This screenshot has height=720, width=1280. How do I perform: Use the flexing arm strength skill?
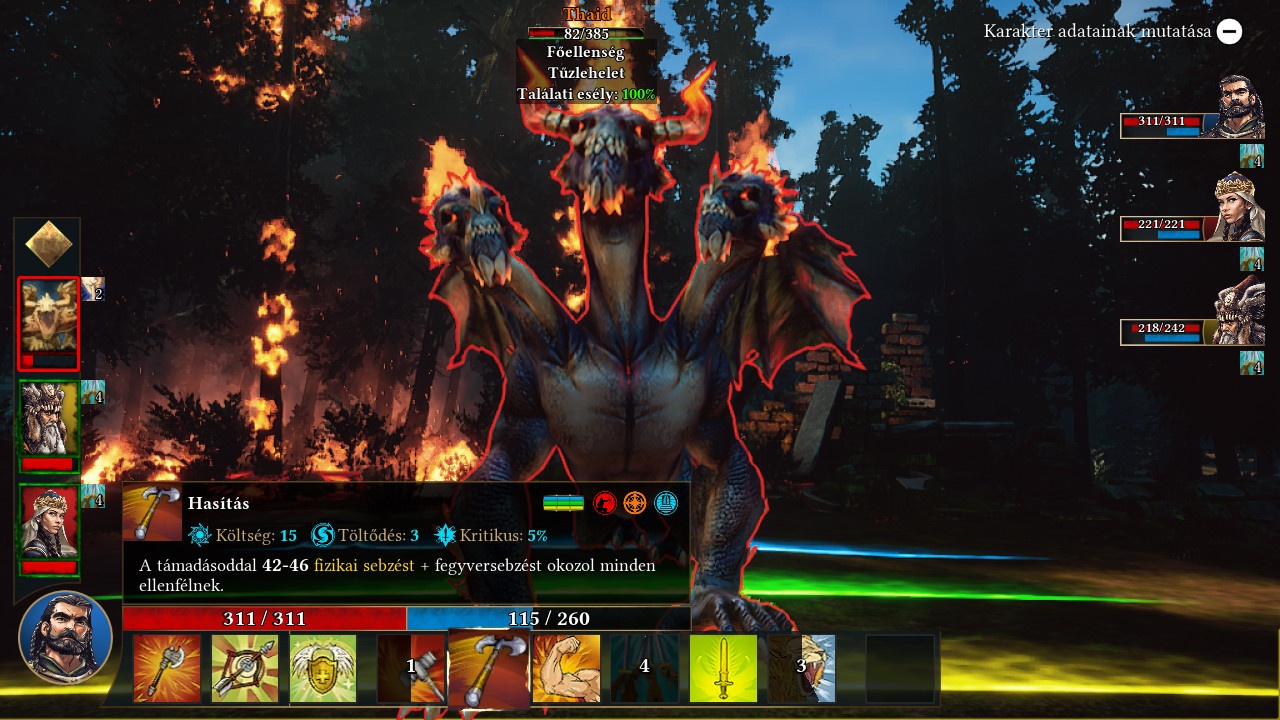[567, 668]
